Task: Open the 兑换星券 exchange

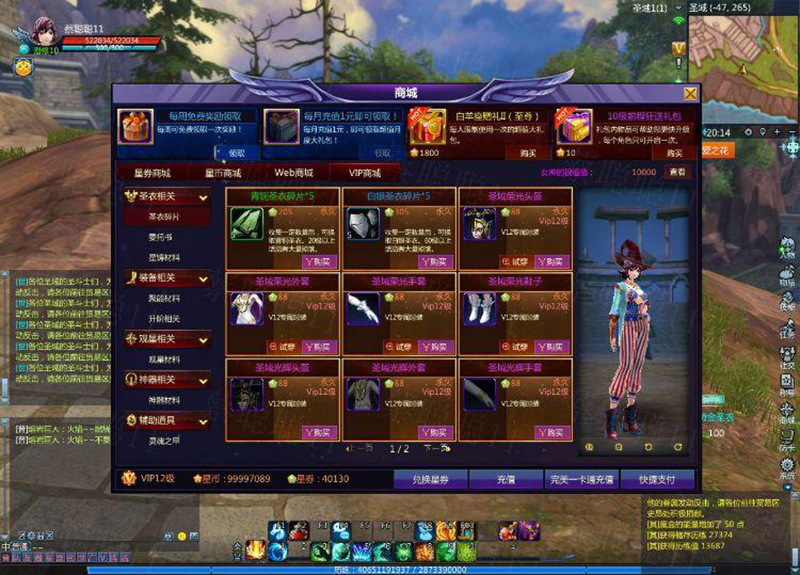Action: coord(431,479)
